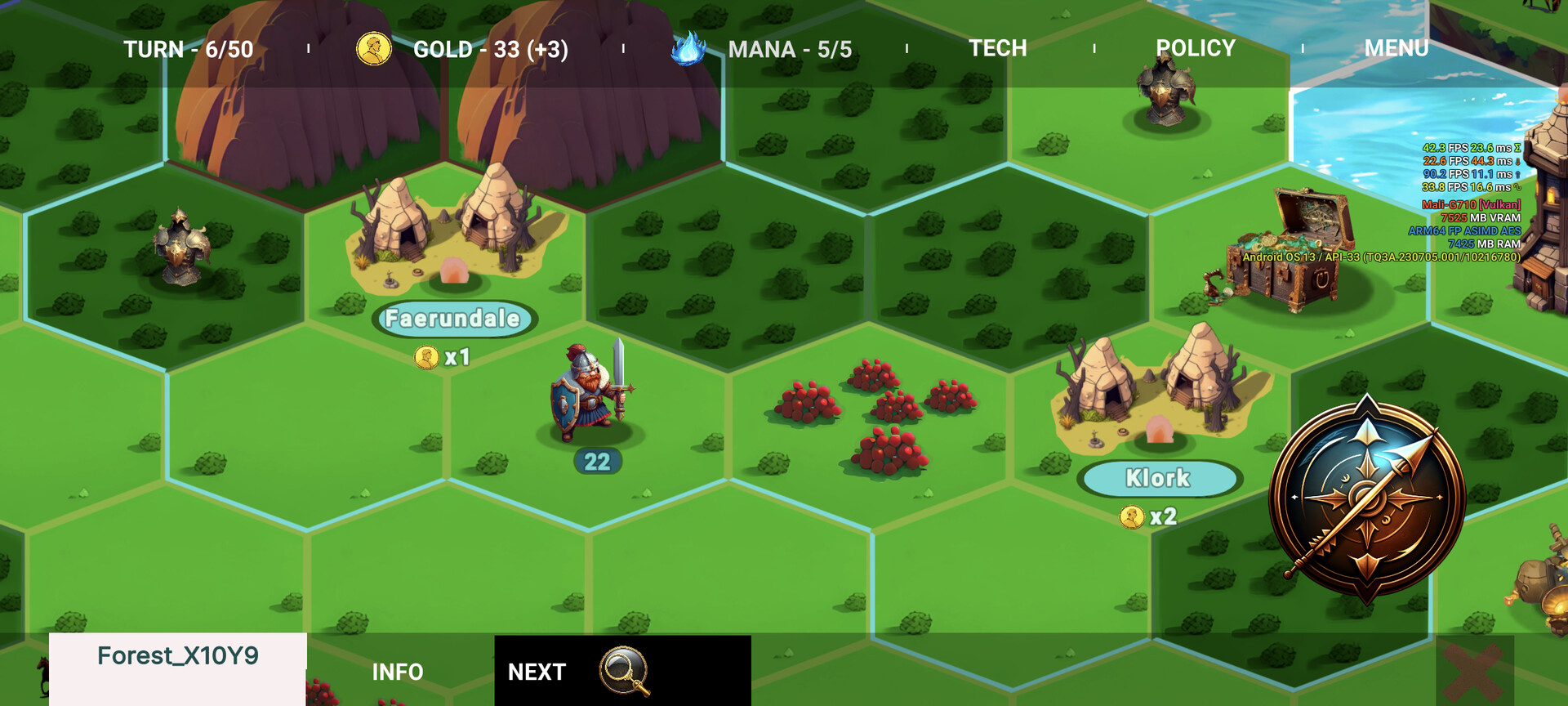Open the turn counter showing 6/50
The image size is (1568, 706).
(x=189, y=48)
